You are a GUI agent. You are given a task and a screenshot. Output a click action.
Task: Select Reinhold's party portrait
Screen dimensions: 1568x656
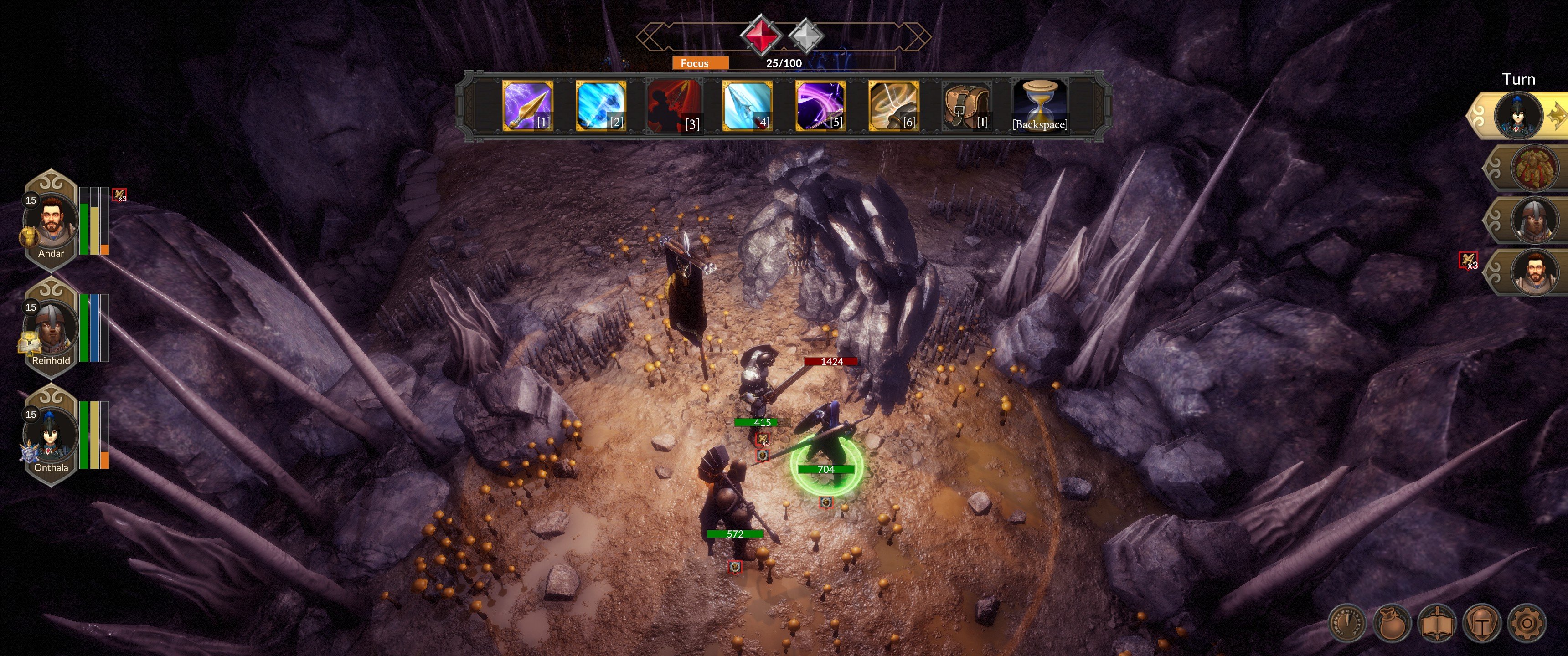tap(51, 330)
